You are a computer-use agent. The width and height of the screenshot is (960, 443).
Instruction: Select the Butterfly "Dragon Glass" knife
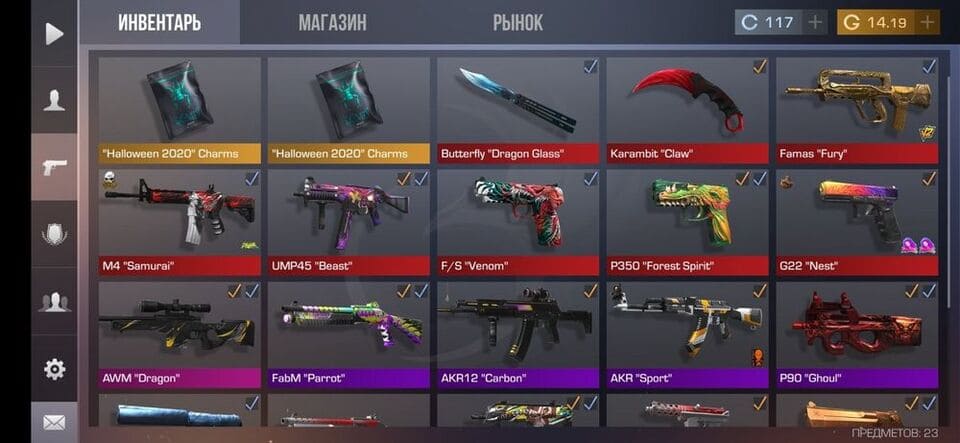point(518,108)
